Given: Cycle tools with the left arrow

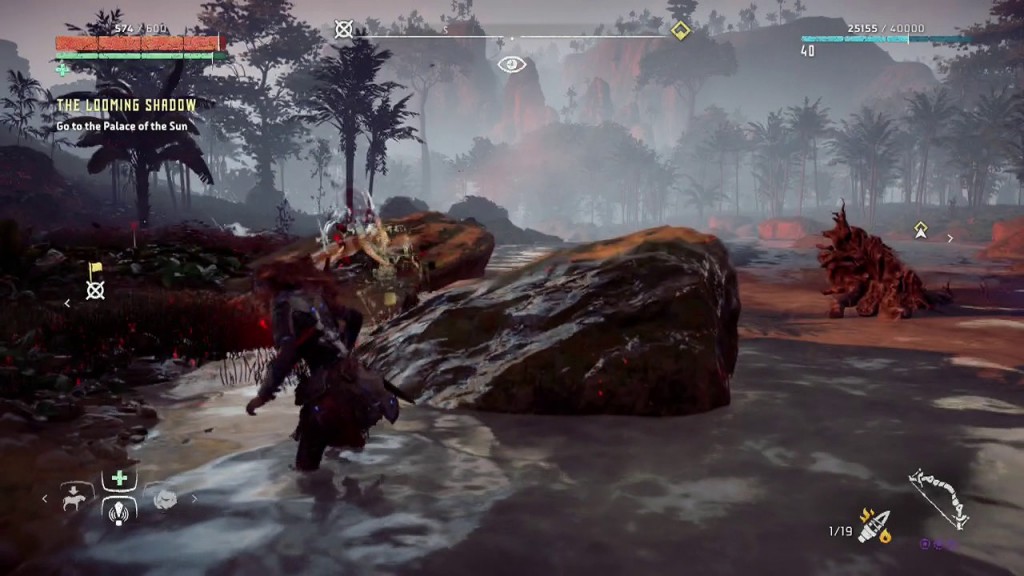Looking at the screenshot, I should 43,497.
